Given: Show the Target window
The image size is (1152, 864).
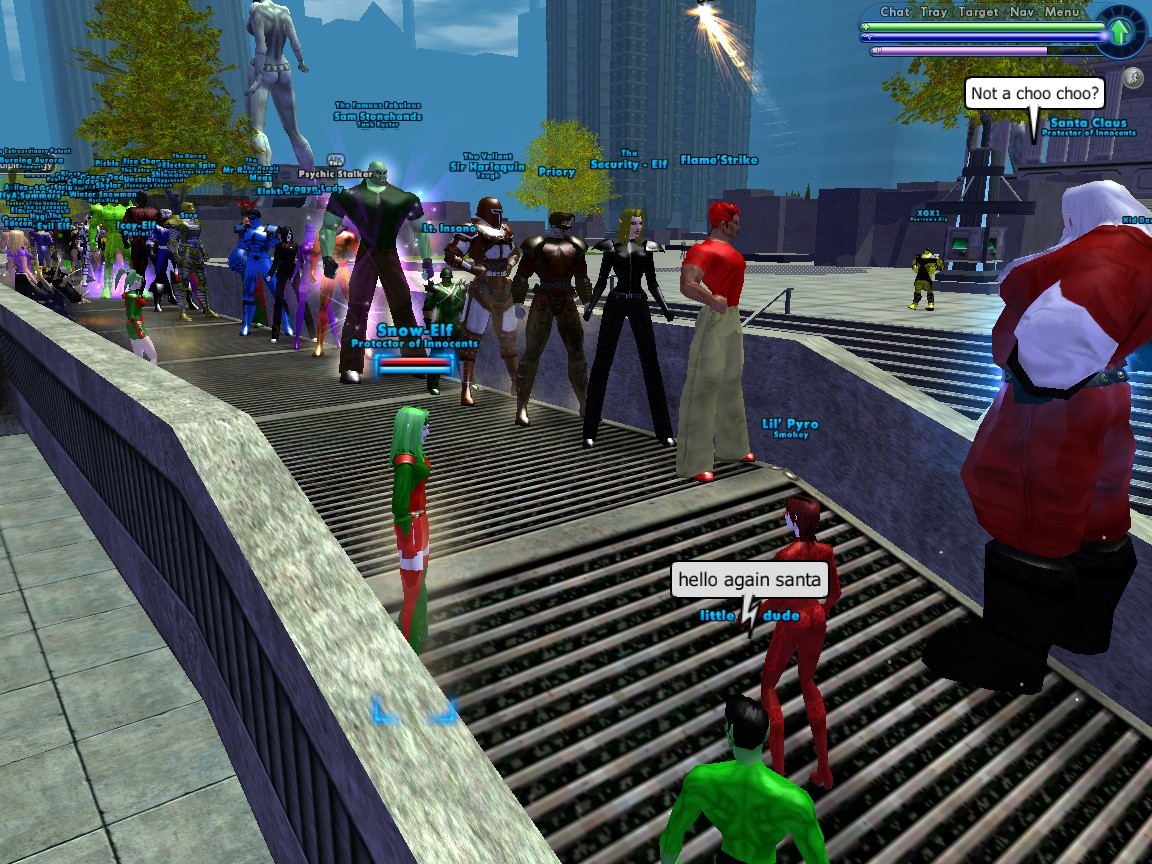Looking at the screenshot, I should click(x=978, y=12).
